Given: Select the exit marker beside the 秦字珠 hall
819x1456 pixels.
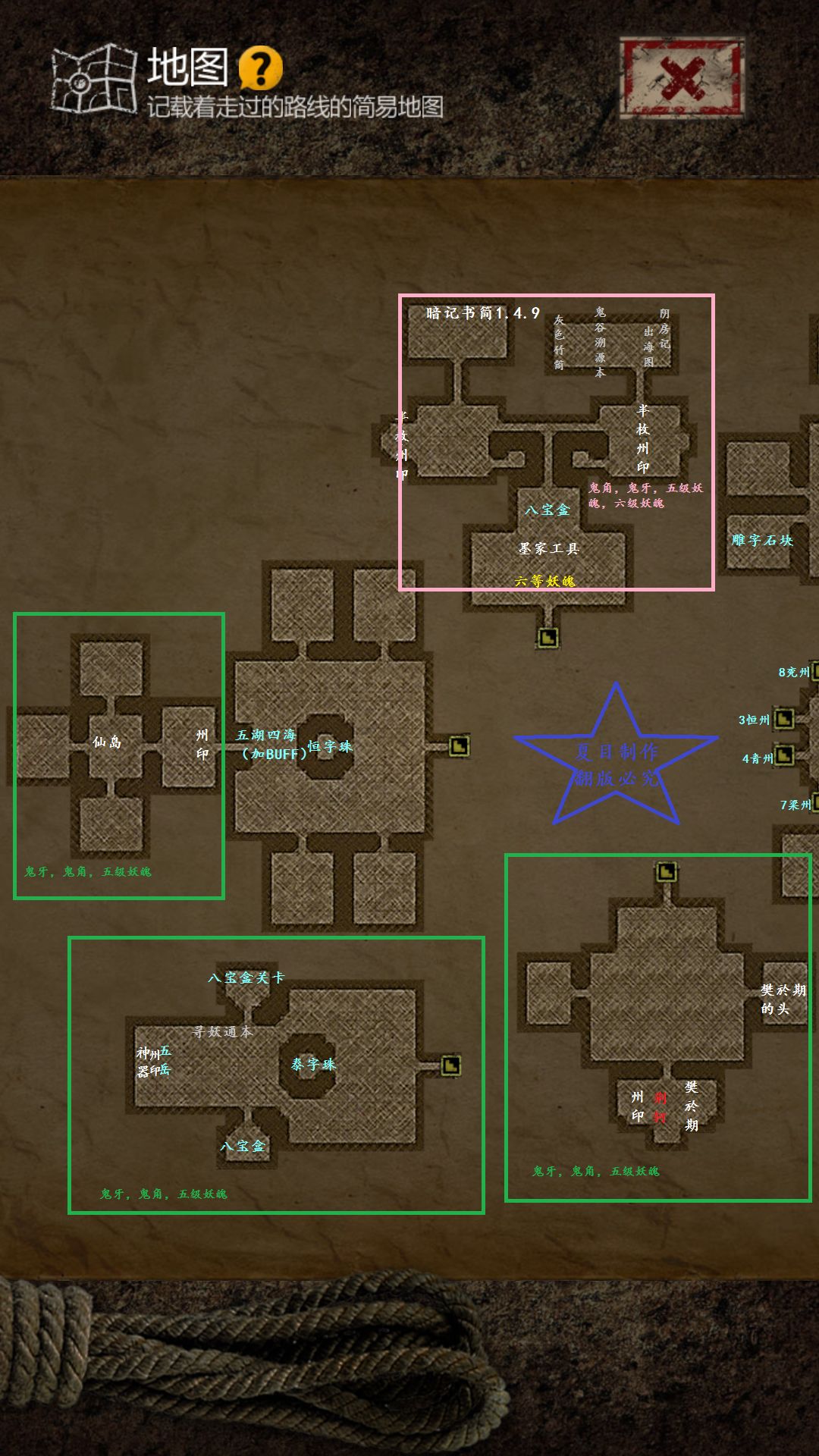Looking at the screenshot, I should tap(450, 1065).
